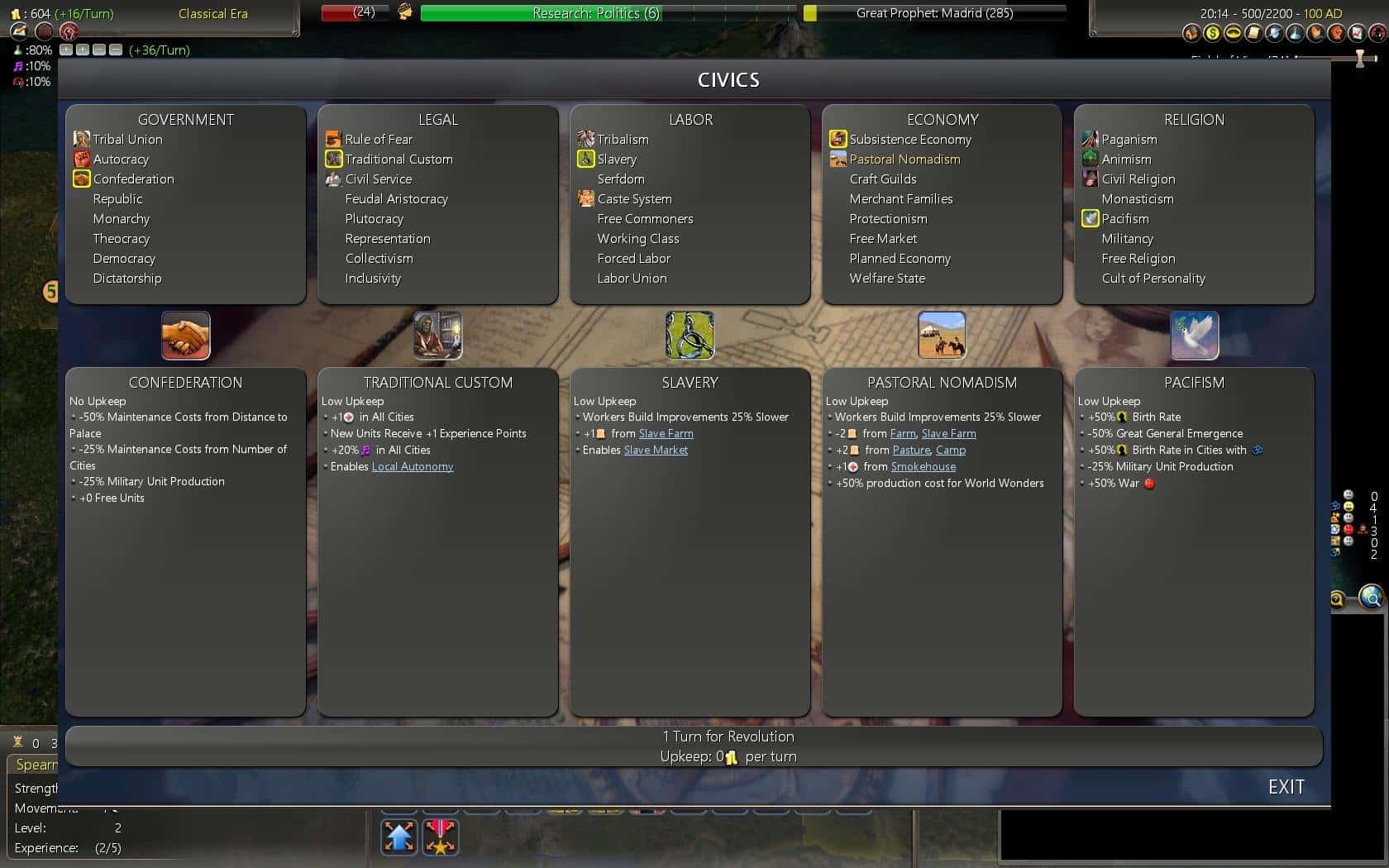Adjust the 80% music volume bar at top left
The image size is (1389, 868).
(34, 50)
